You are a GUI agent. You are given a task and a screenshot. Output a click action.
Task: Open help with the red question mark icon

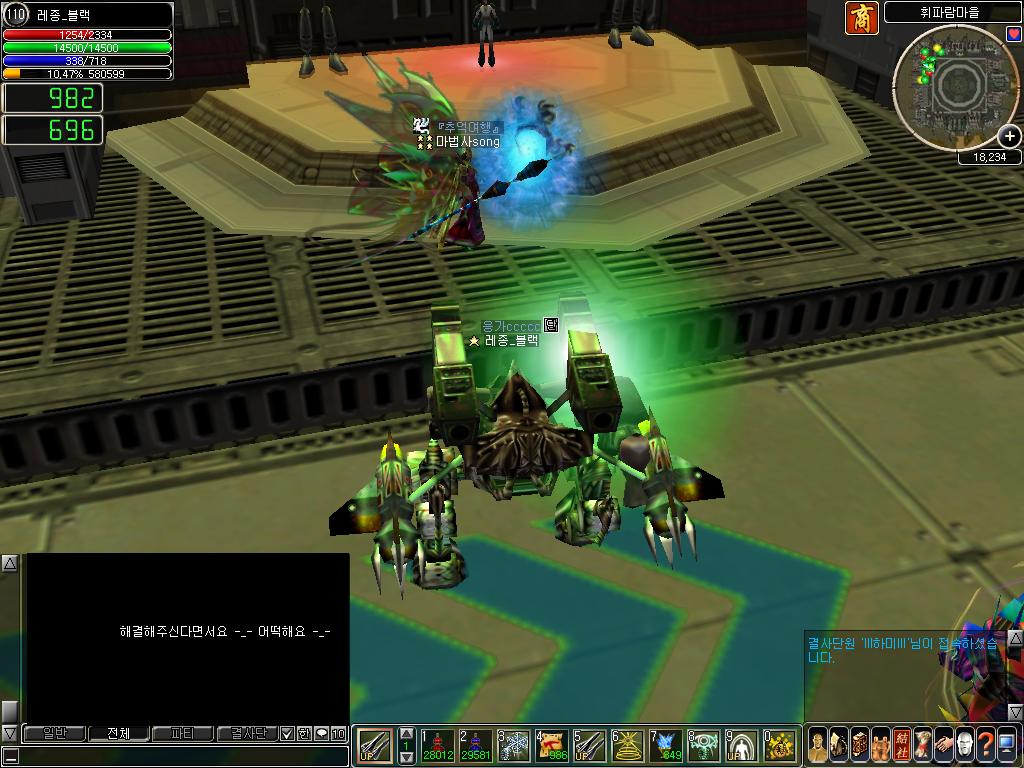(x=985, y=744)
